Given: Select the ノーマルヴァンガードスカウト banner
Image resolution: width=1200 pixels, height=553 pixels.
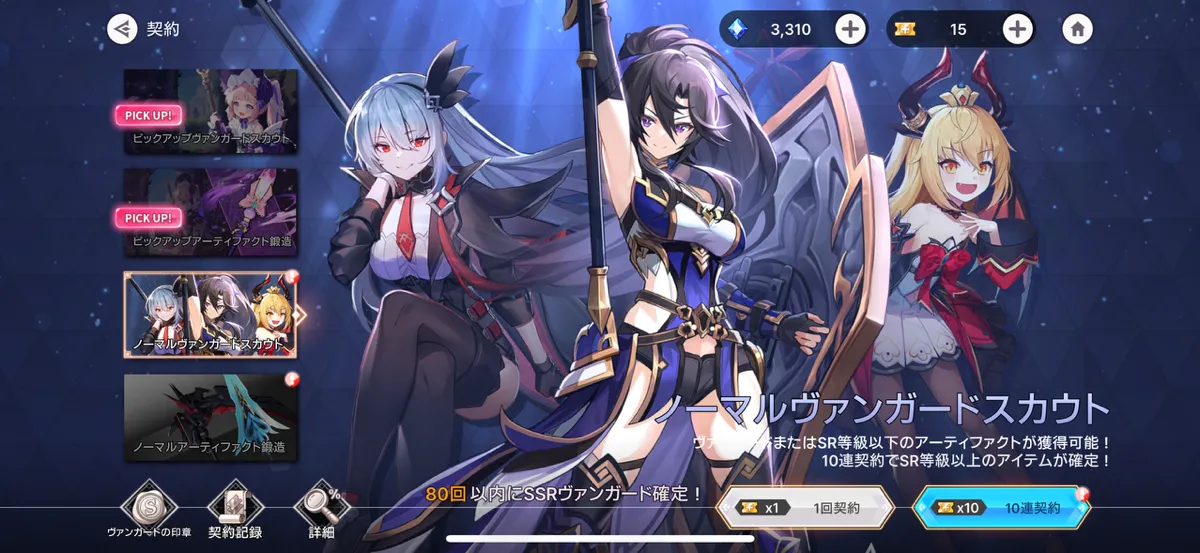Looking at the screenshot, I should coord(211,314).
